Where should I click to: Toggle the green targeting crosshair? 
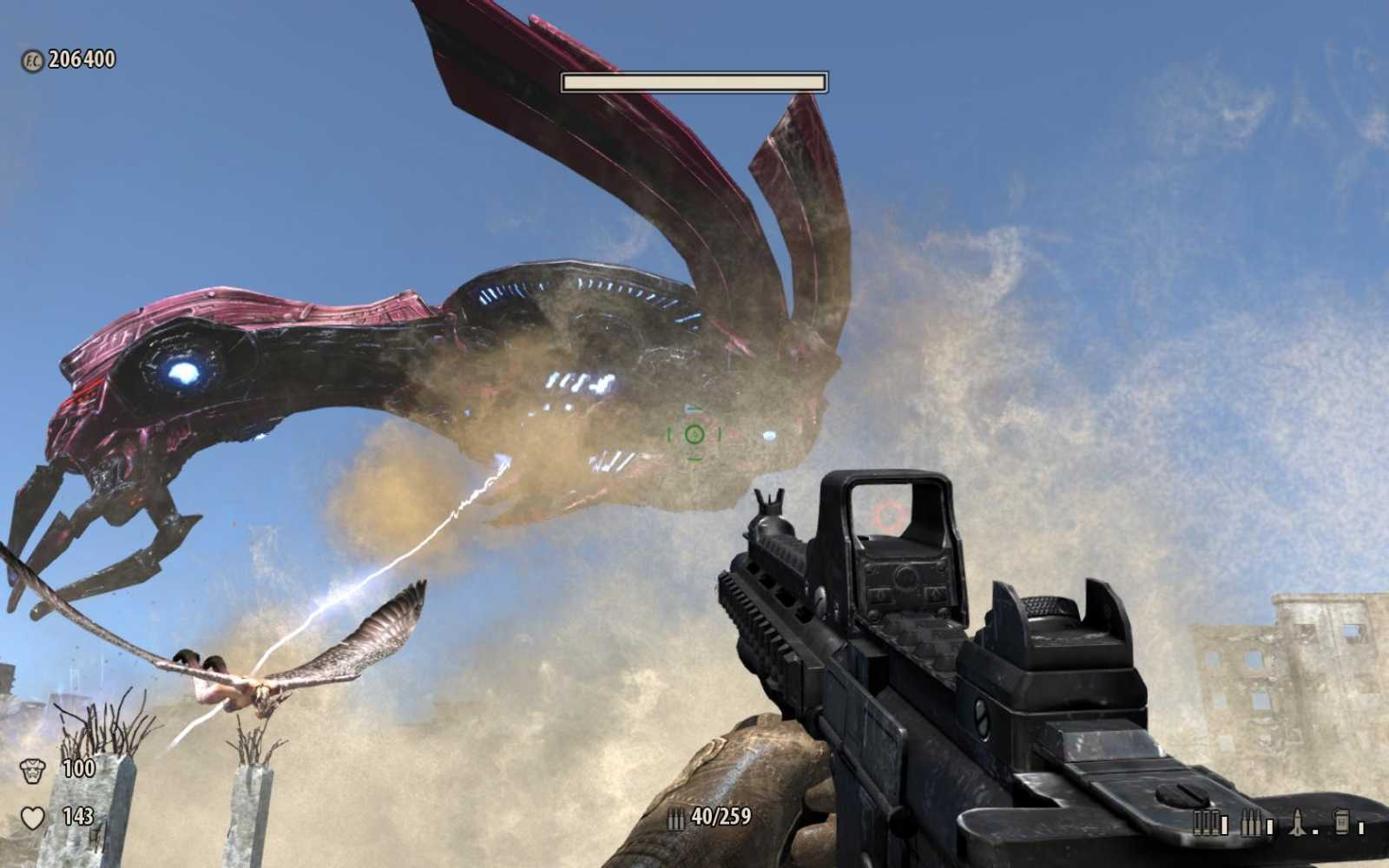point(694,434)
